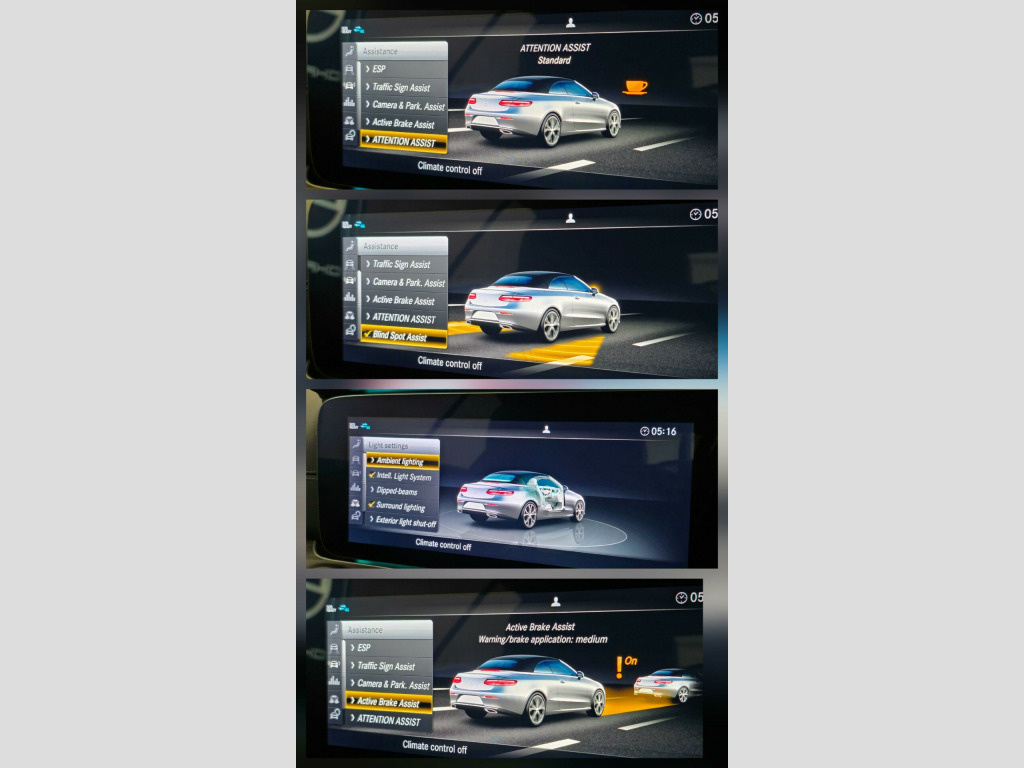This screenshot has height=768, width=1024.
Task: Open the Exterior light shut-off setting
Action: (x=404, y=521)
